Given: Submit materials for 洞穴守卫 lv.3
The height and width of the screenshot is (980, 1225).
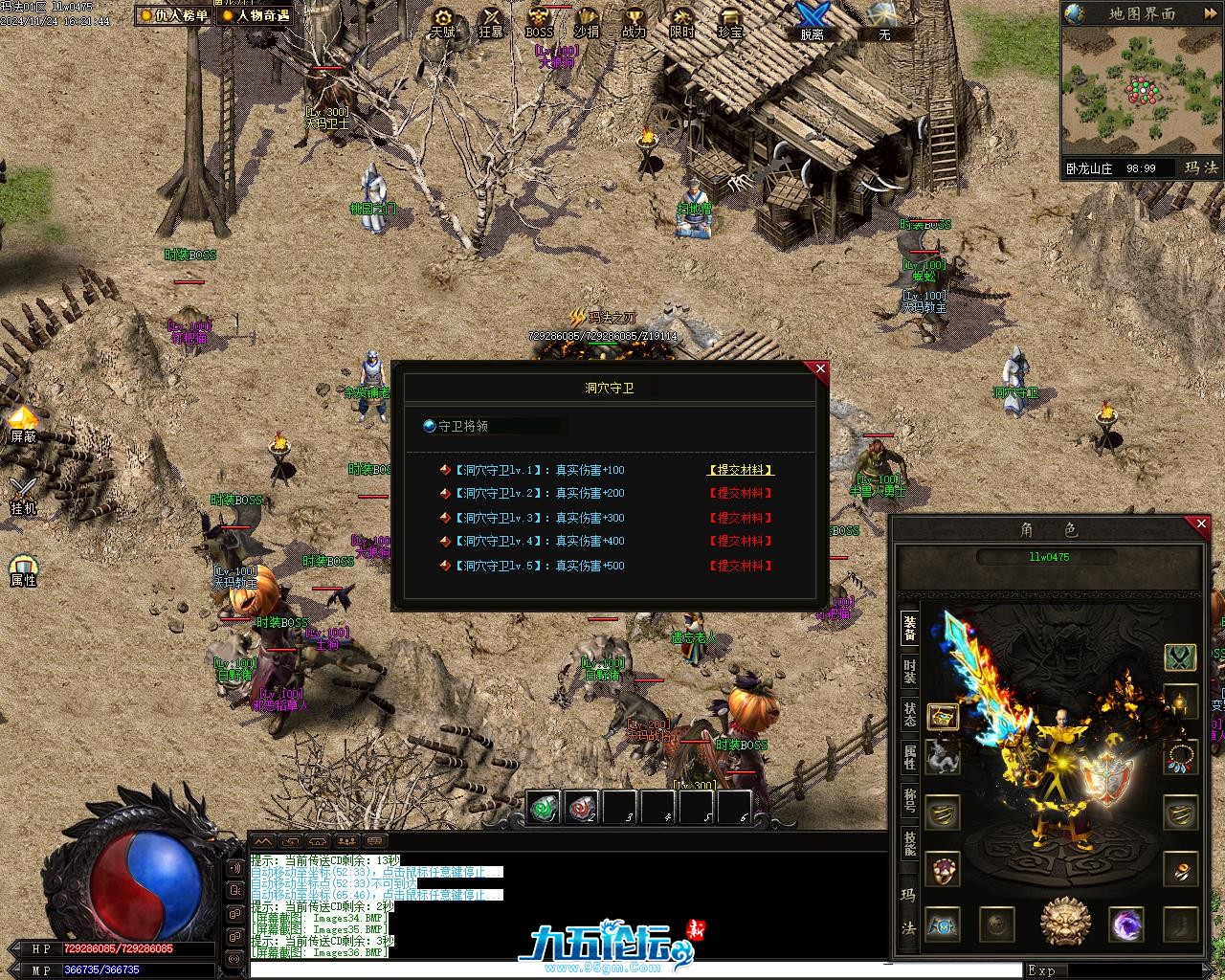Looking at the screenshot, I should pyautogui.click(x=740, y=518).
